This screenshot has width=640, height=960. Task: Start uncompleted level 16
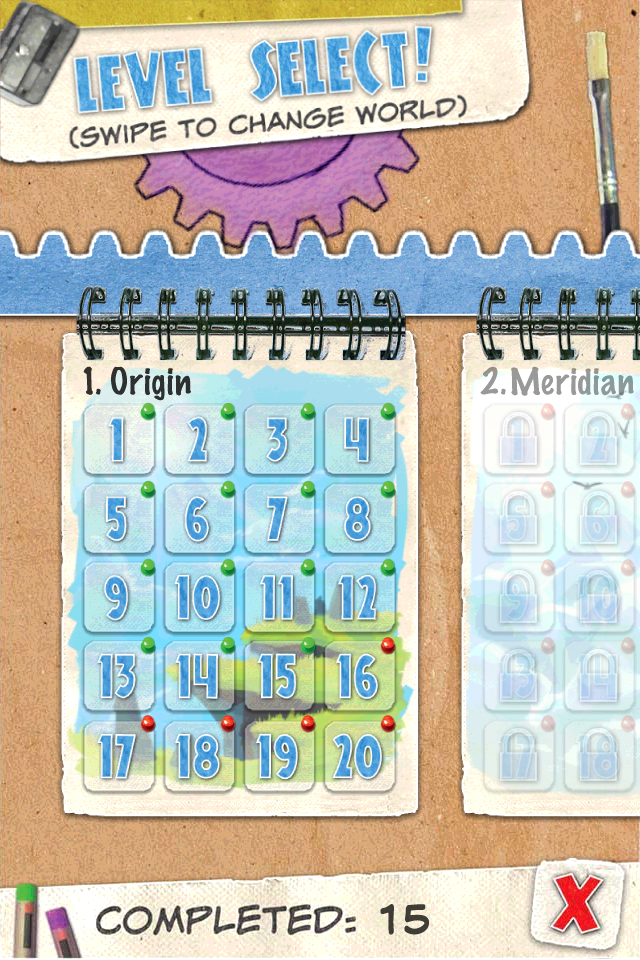[358, 677]
